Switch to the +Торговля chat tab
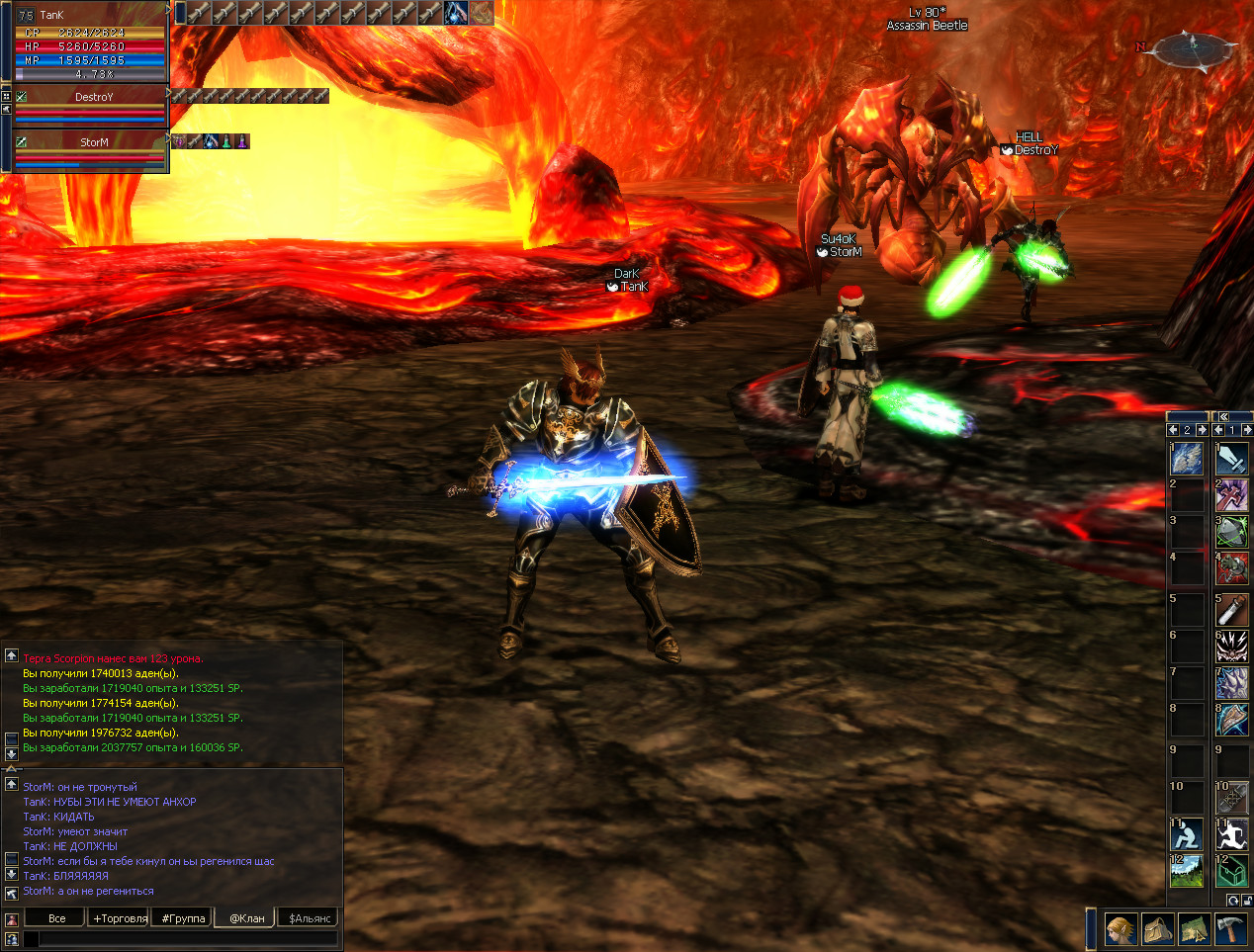This screenshot has width=1254, height=952. (120, 918)
